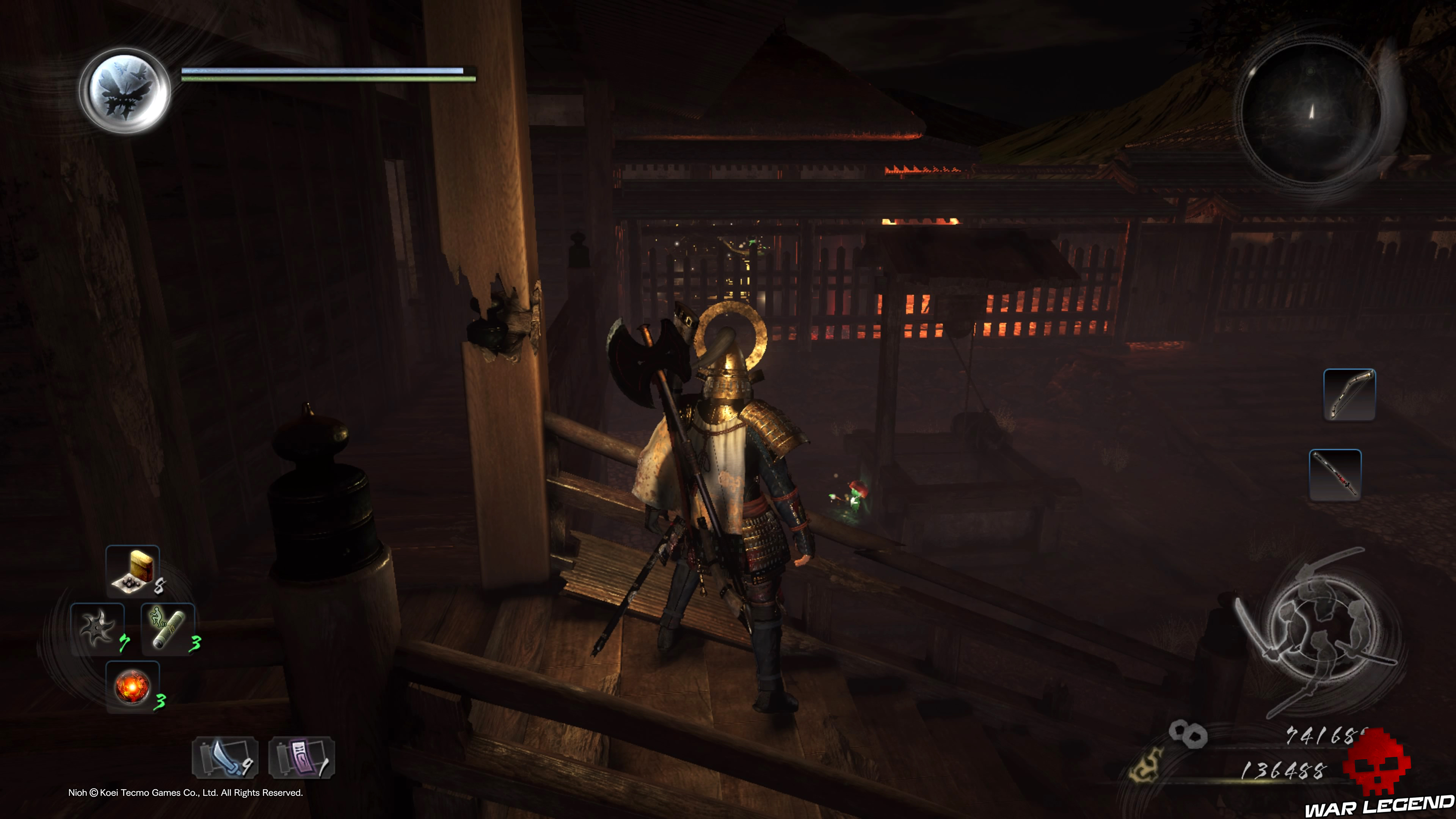The image size is (1456, 819).
Task: Switch to the blue blade shortcut scroll
Action: point(225,758)
